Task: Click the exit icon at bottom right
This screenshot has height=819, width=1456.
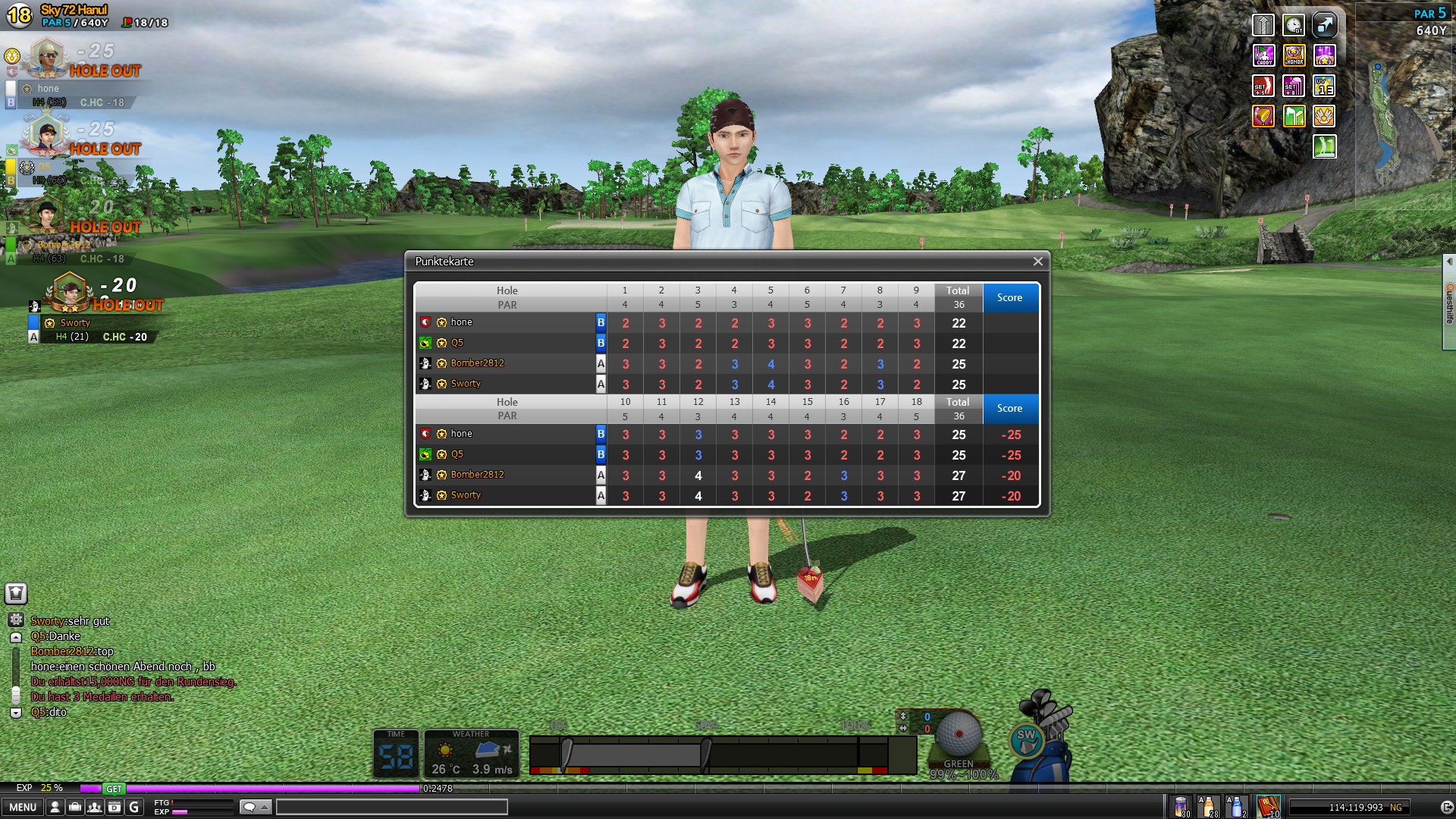Action: [1446, 807]
